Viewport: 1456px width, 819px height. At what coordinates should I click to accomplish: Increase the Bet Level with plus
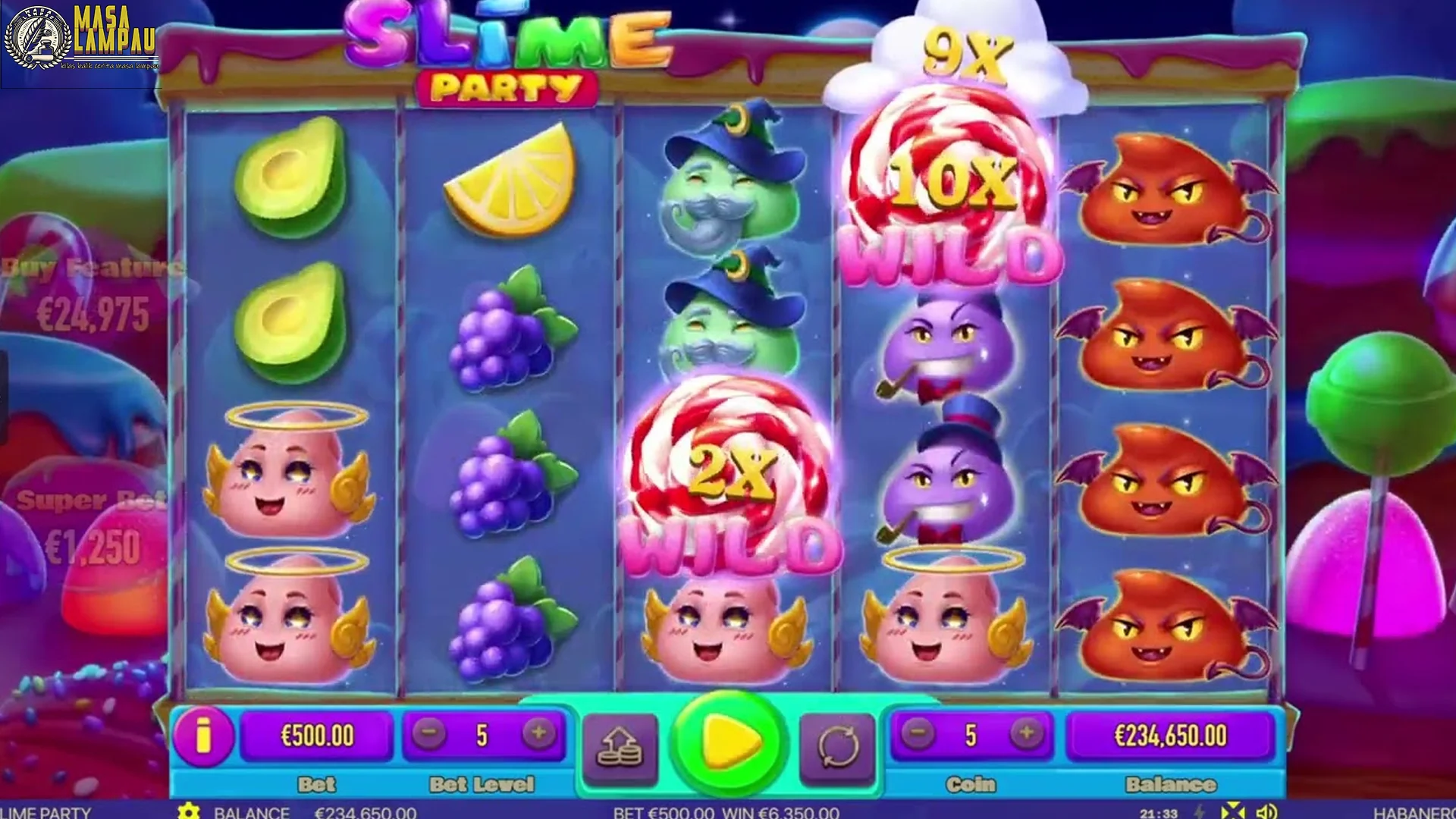click(x=538, y=734)
